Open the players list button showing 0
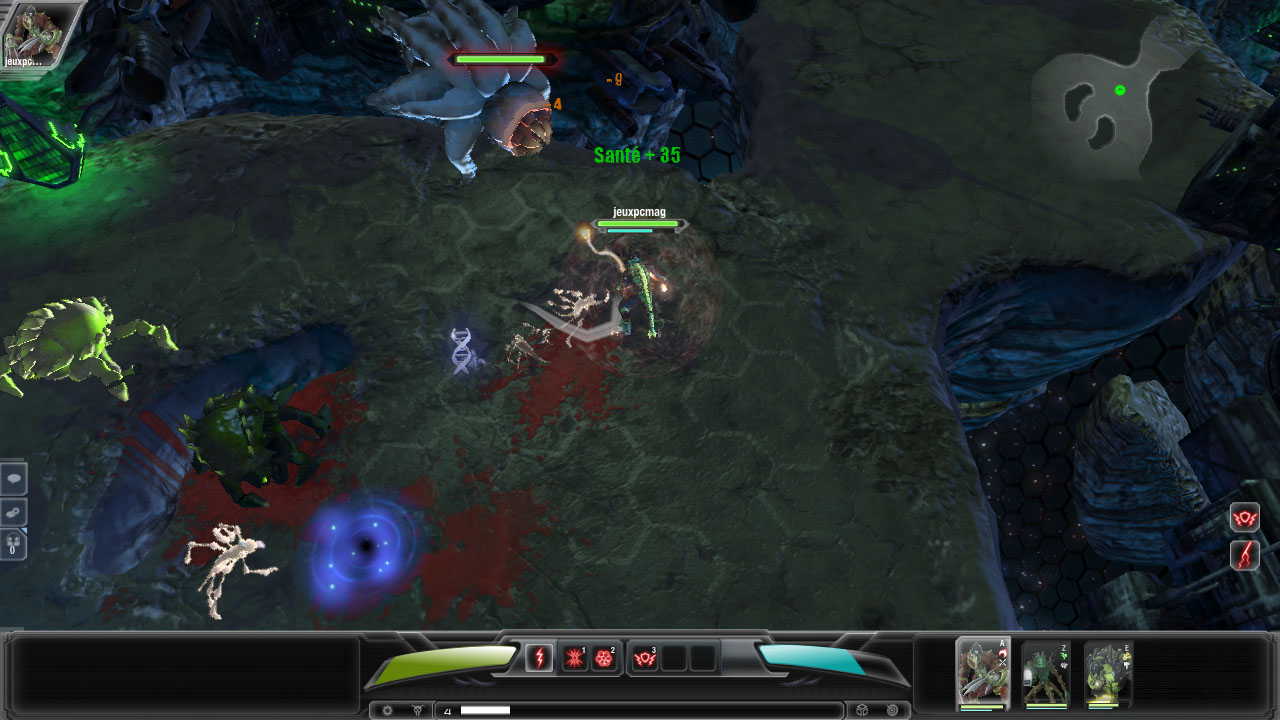The width and height of the screenshot is (1280, 720). click(x=13, y=544)
